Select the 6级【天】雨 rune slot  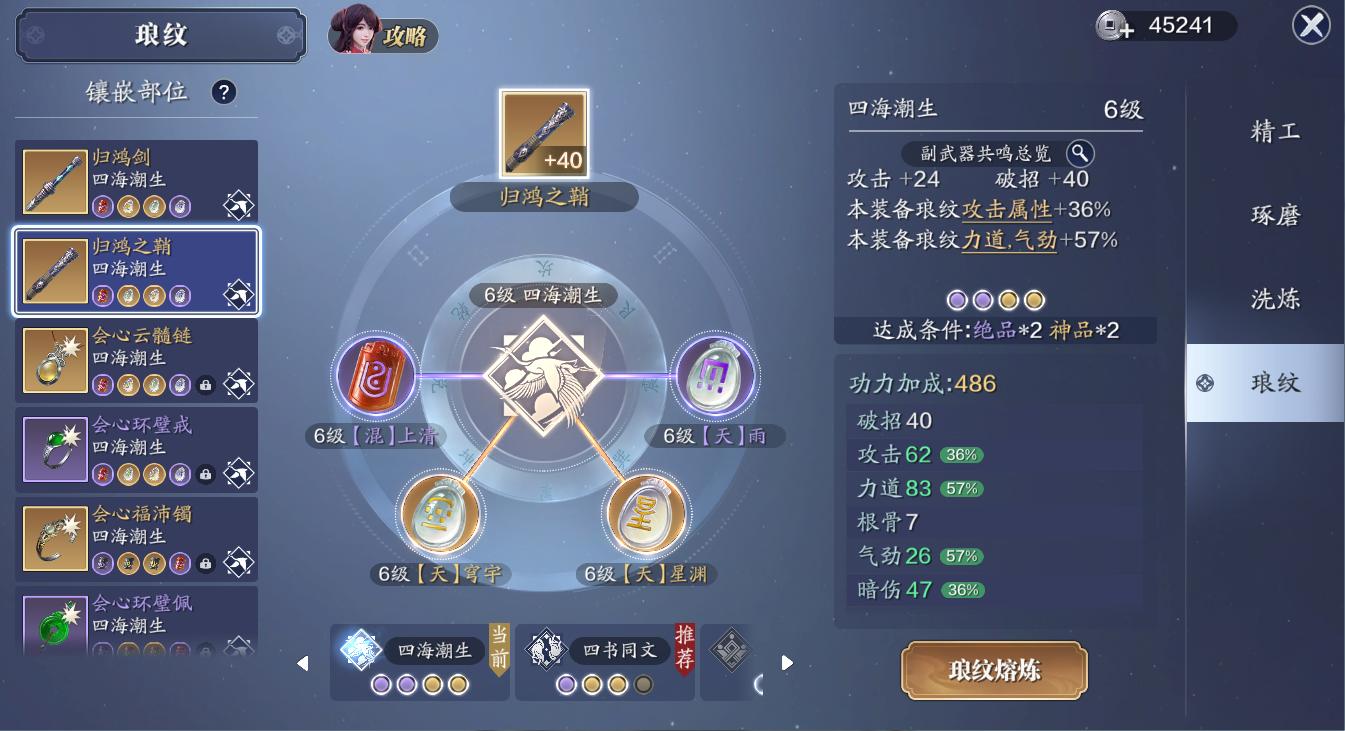pos(714,375)
